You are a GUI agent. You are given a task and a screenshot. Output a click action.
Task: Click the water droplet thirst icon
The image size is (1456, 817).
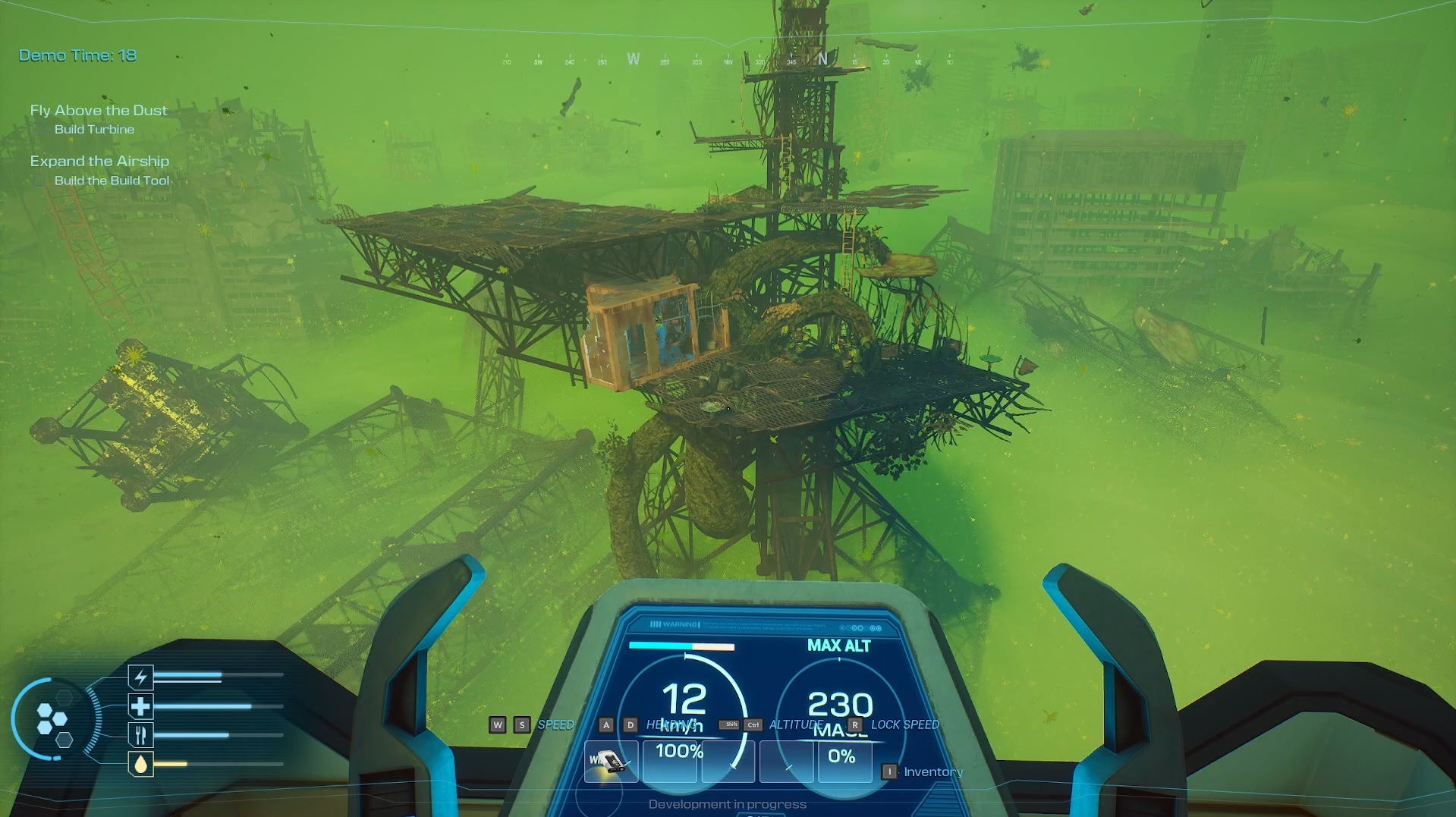(140, 764)
